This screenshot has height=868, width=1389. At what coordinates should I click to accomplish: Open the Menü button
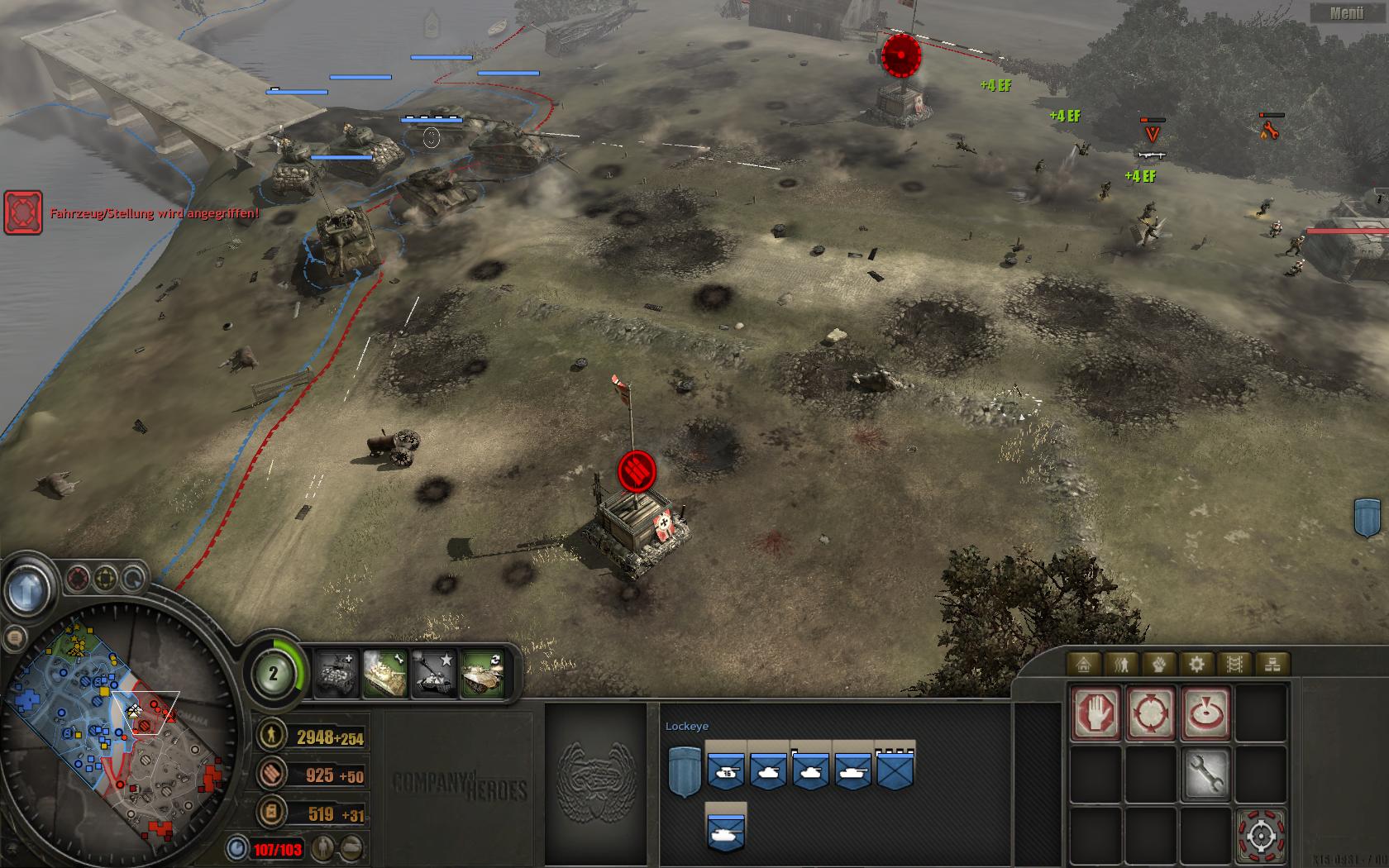click(1347, 12)
